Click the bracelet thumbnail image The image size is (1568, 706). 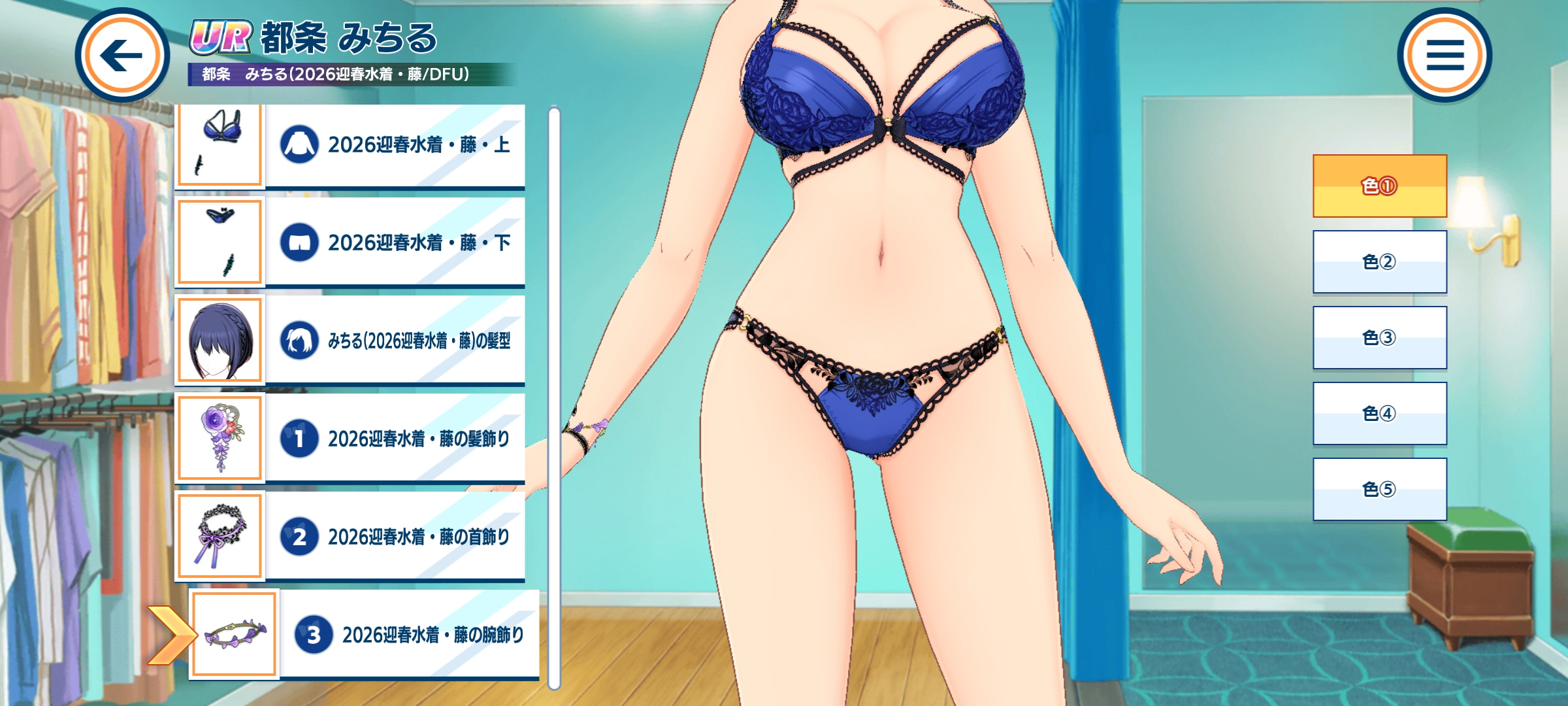coord(234,634)
